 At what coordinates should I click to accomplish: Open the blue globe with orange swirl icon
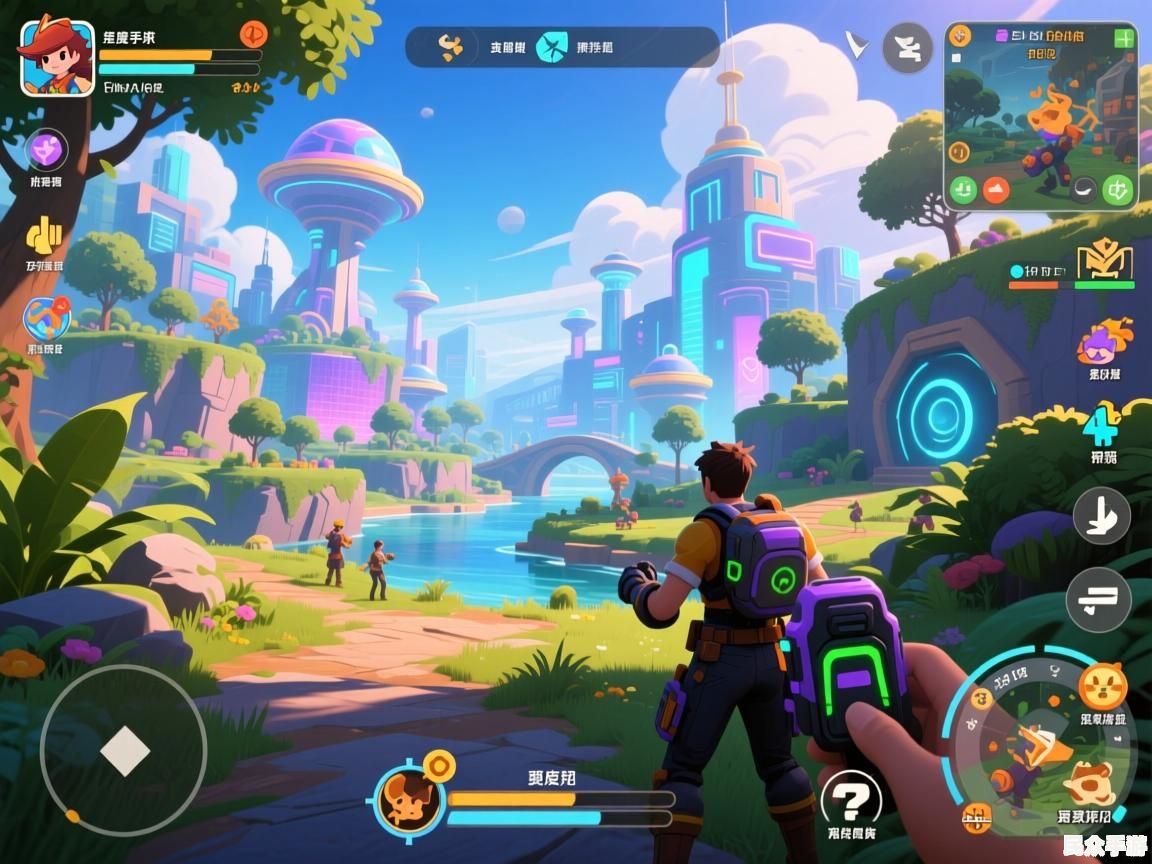[x=46, y=318]
